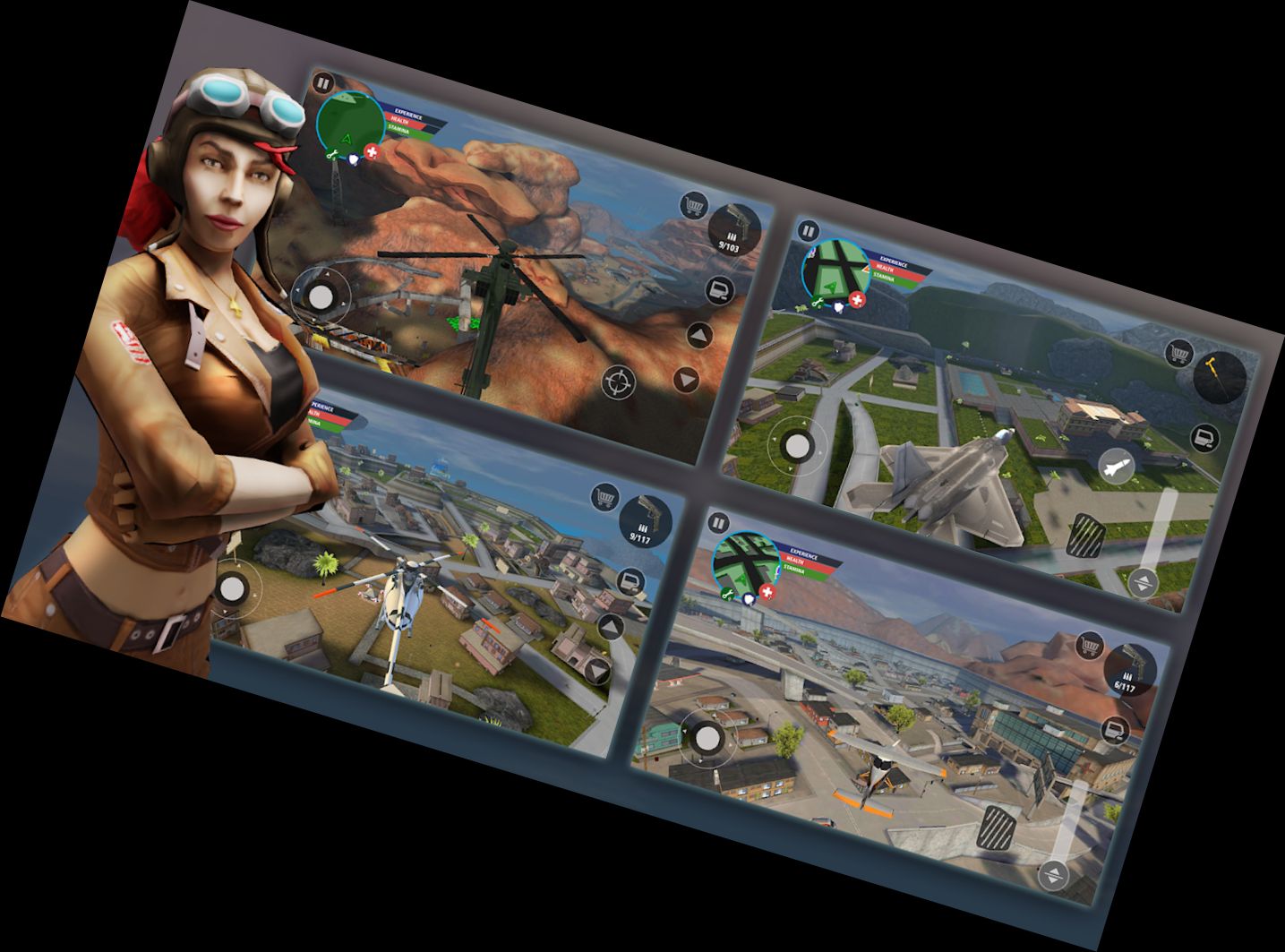This screenshot has height=952, width=1285.
Task: Open the green circular minimap above the army helicopter
Action: [351, 124]
